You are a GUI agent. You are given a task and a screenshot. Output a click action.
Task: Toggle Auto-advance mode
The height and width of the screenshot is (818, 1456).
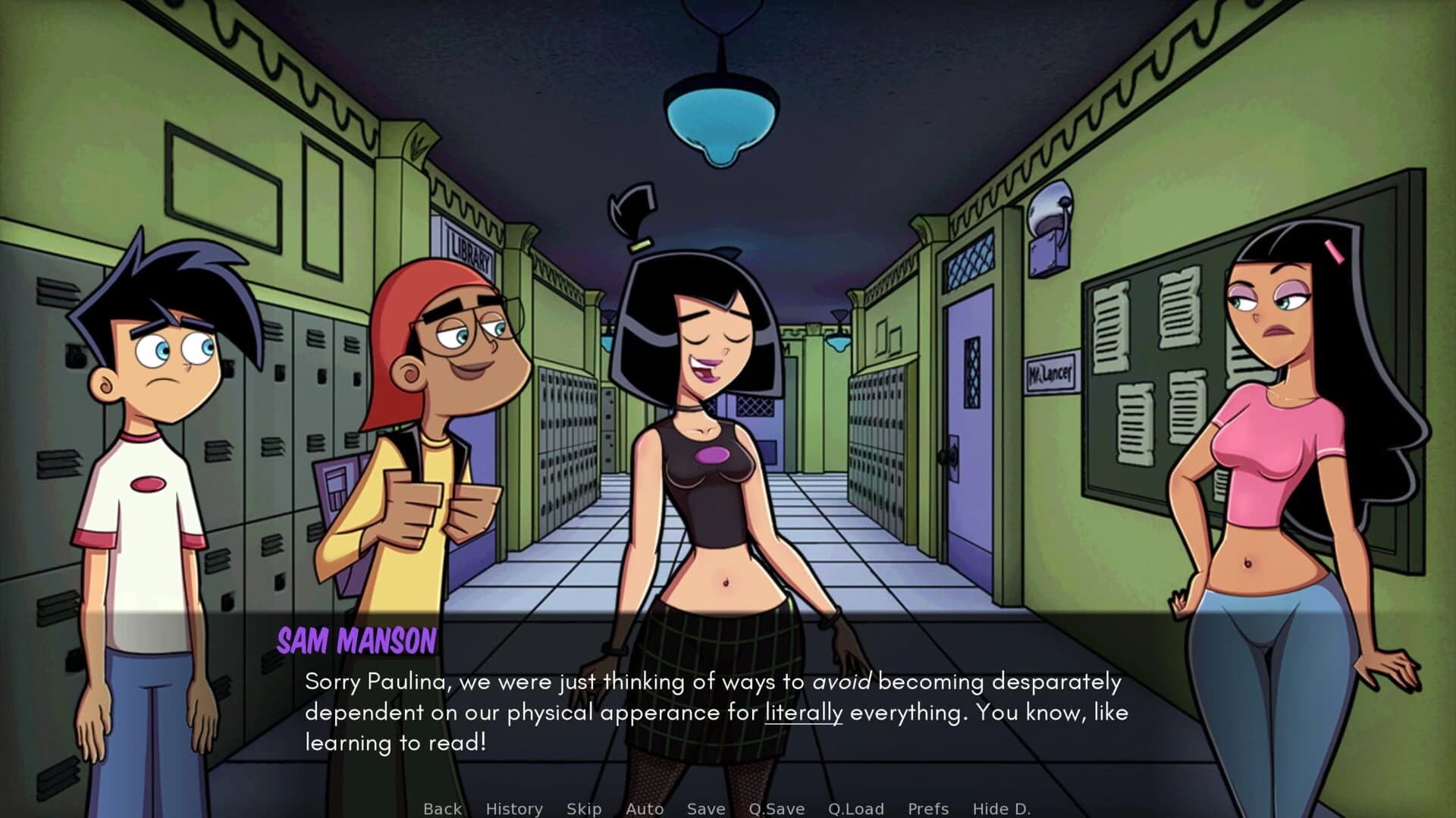click(645, 808)
